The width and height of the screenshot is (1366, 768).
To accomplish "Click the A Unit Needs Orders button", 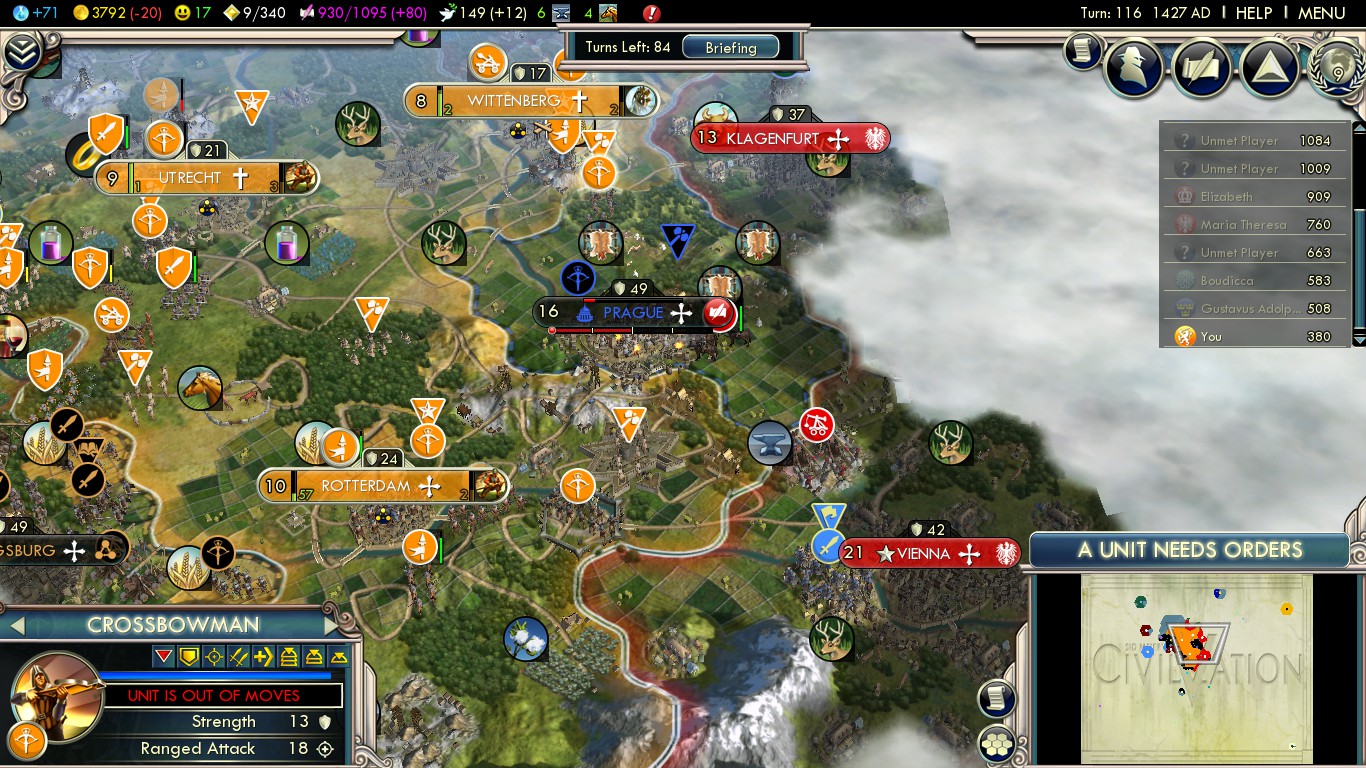I will (1189, 550).
